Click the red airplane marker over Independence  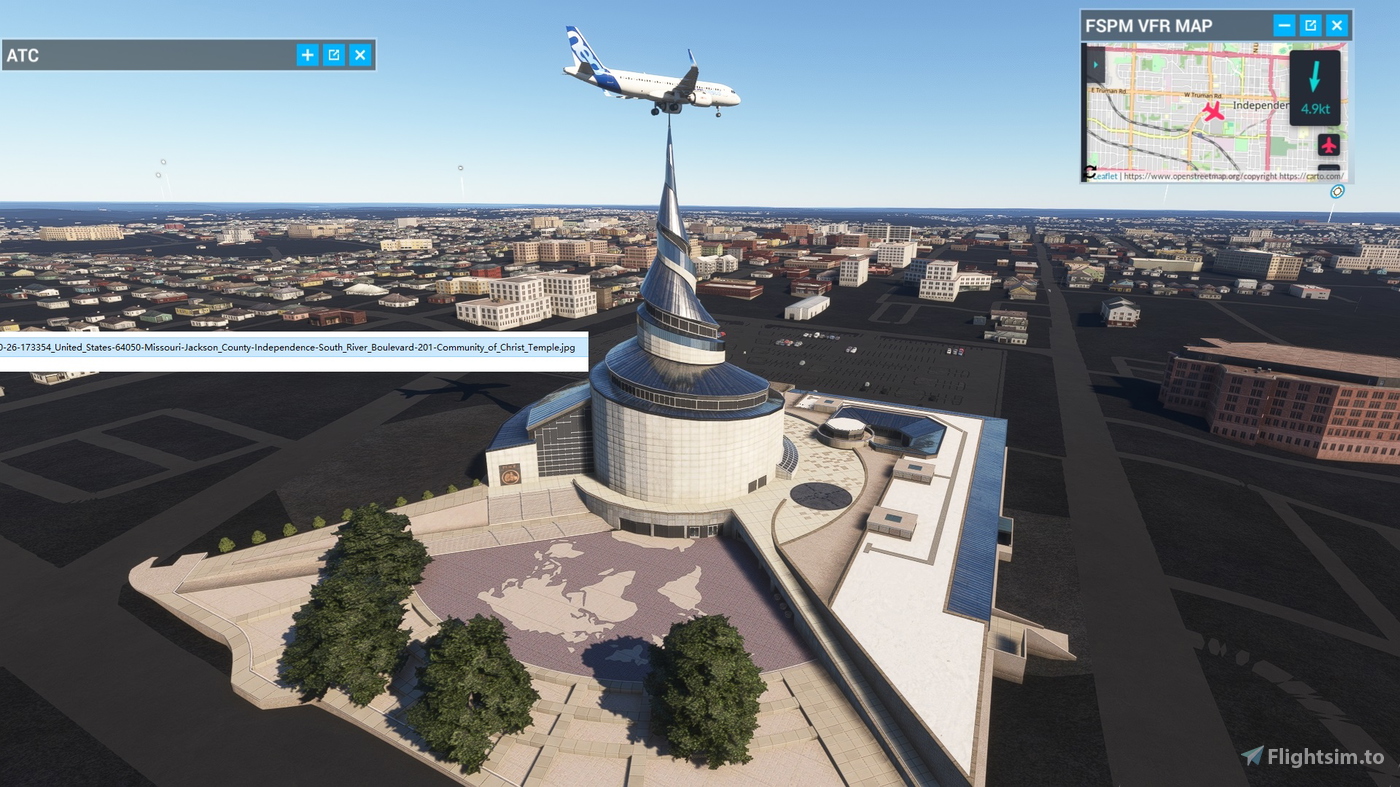(x=1213, y=112)
